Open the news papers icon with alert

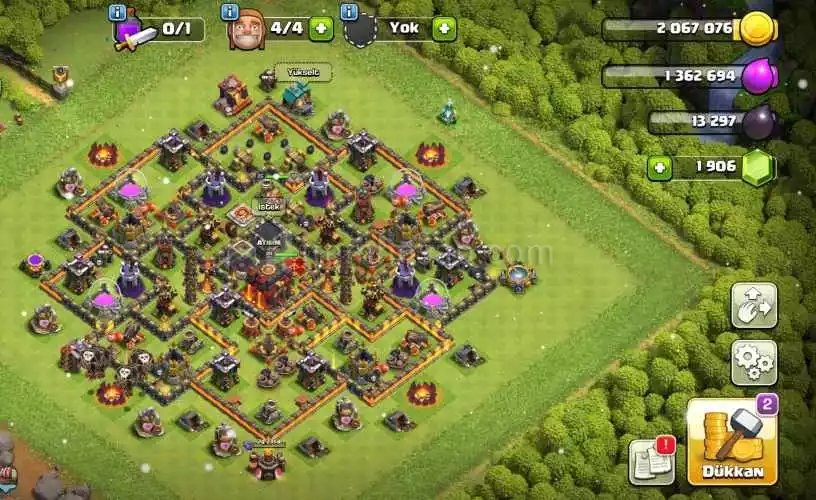pos(650,463)
